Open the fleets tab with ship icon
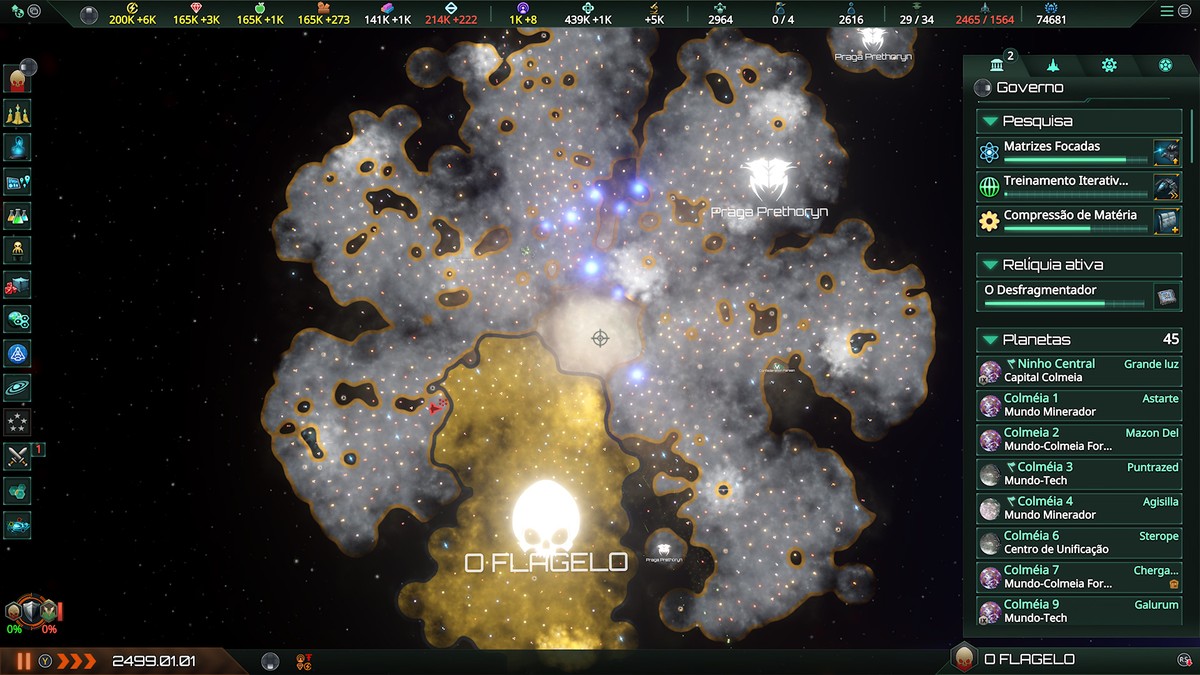 [1053, 65]
